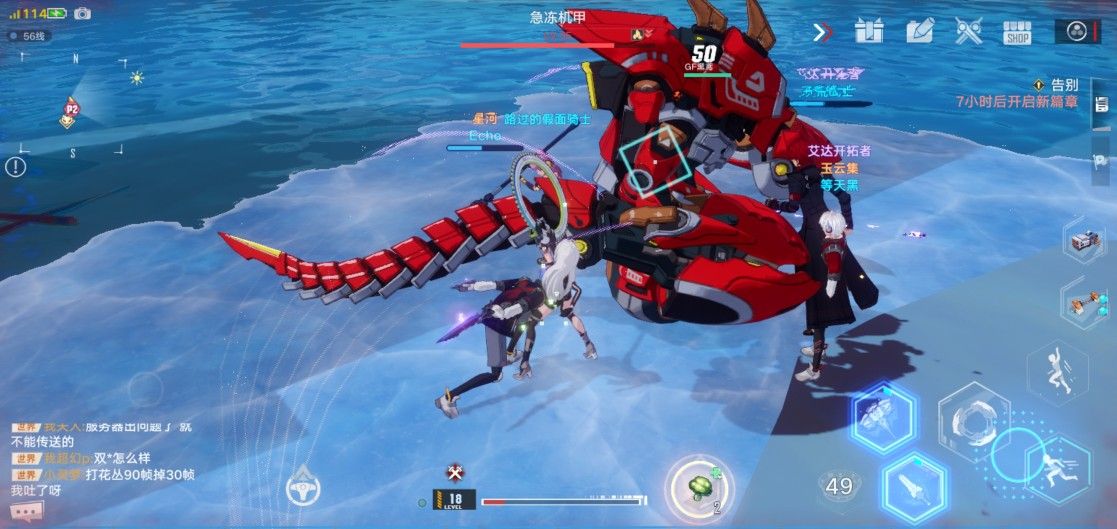Screen dimensions: 1117x529
Task: Use the upper relic gadget slot
Action: click(1083, 240)
